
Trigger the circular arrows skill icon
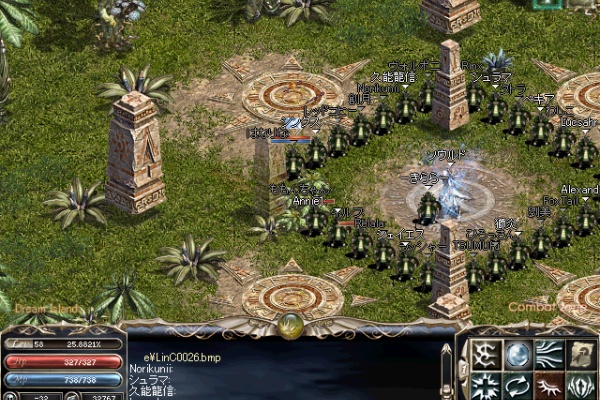pos(516,386)
